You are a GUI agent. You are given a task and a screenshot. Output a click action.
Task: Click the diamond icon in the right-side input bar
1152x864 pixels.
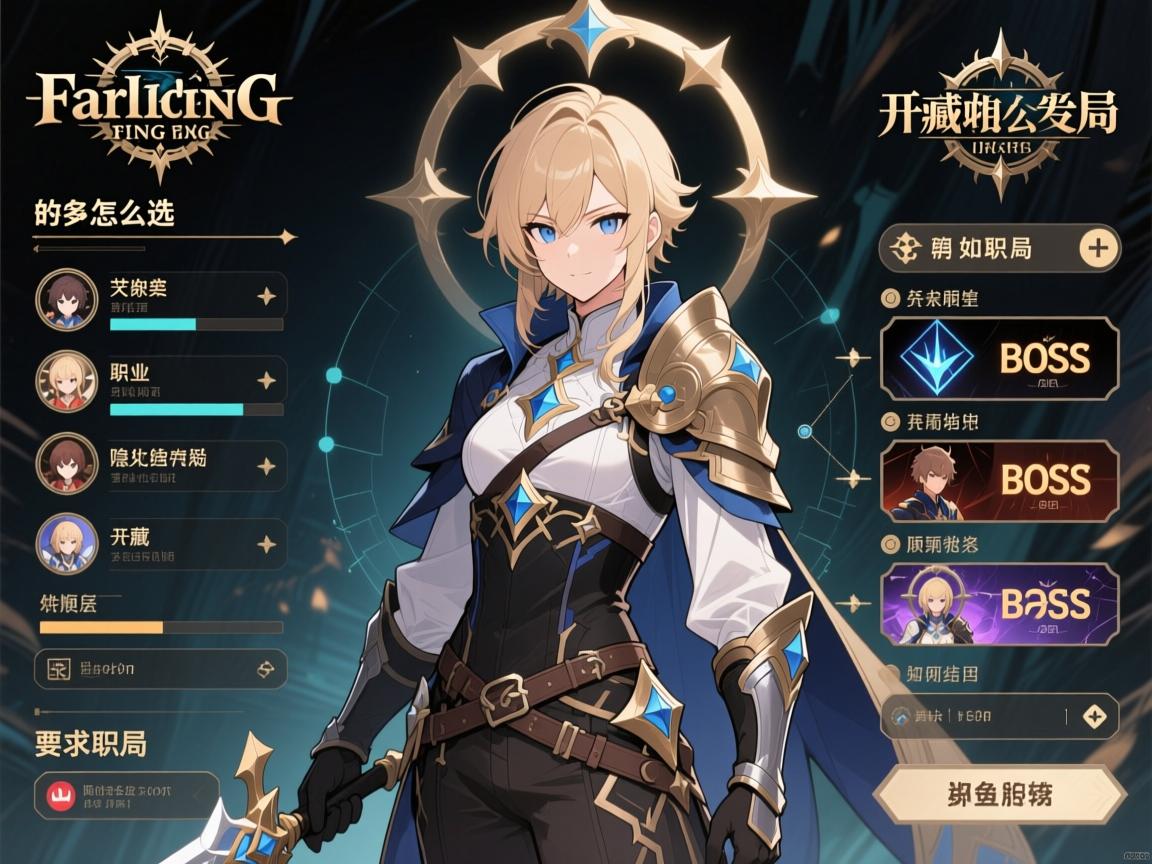tap(1095, 716)
